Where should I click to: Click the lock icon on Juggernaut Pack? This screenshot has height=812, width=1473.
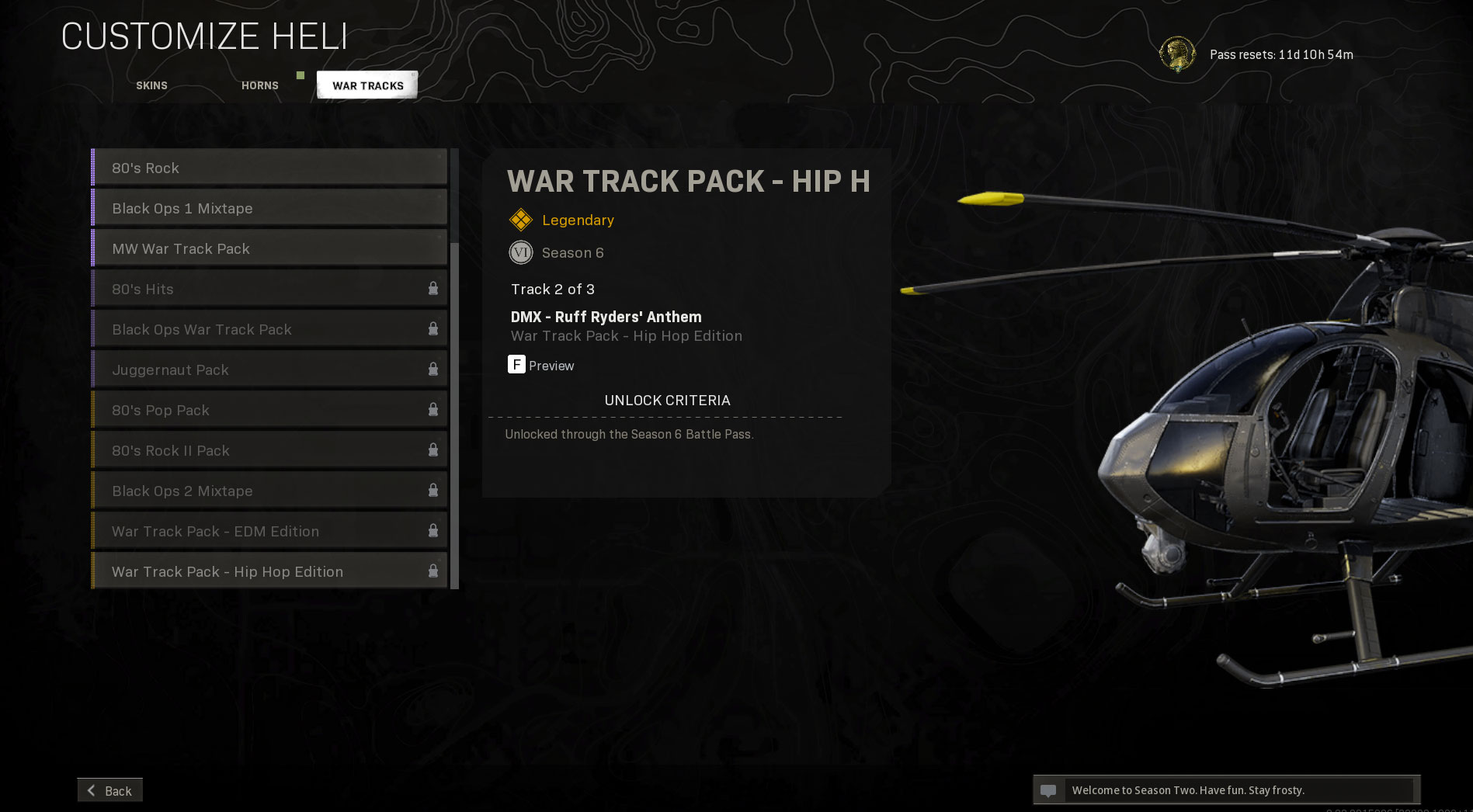coord(433,368)
